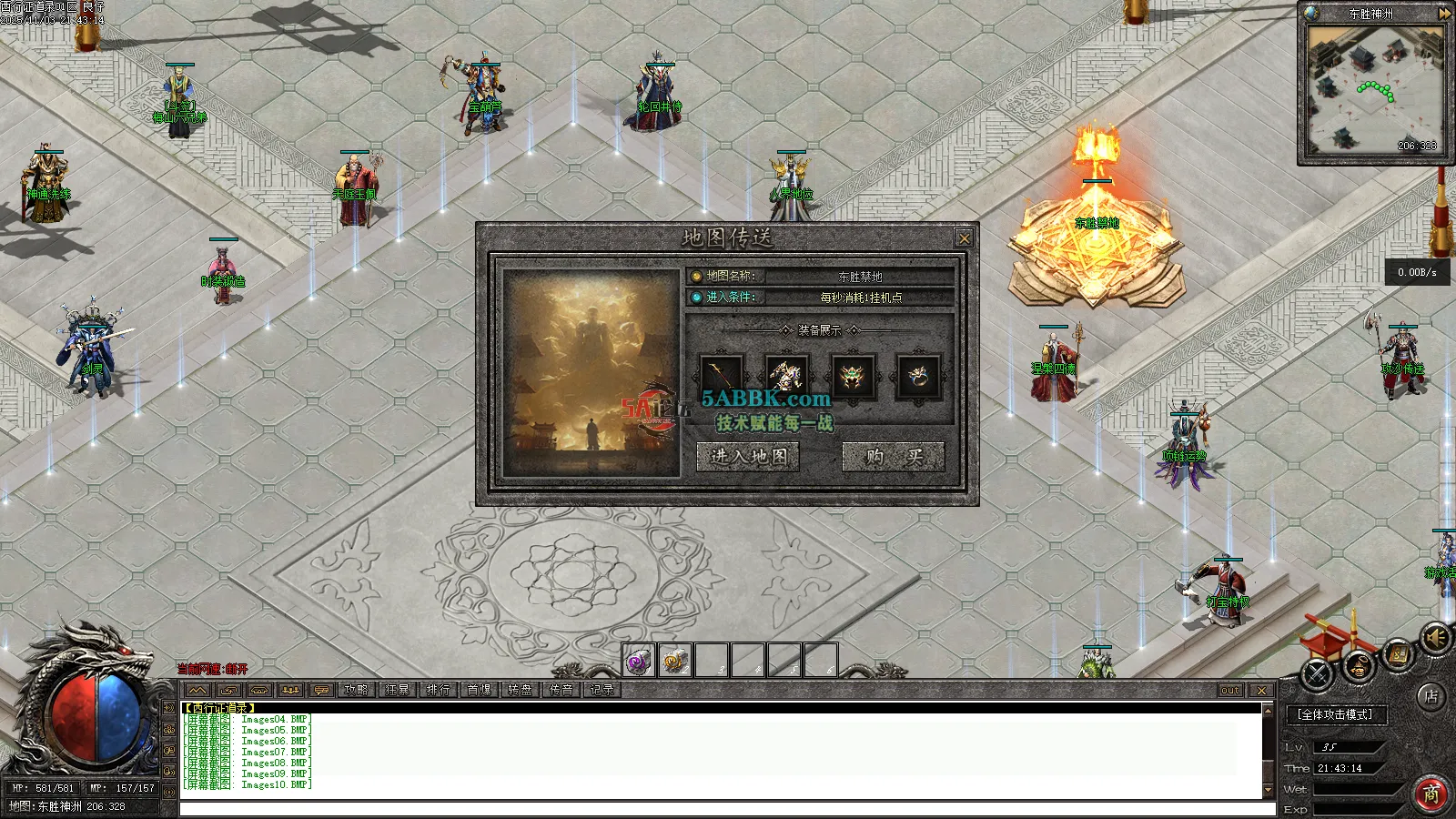Select the white armor equipment preview
1456x819 pixels.
point(787,376)
